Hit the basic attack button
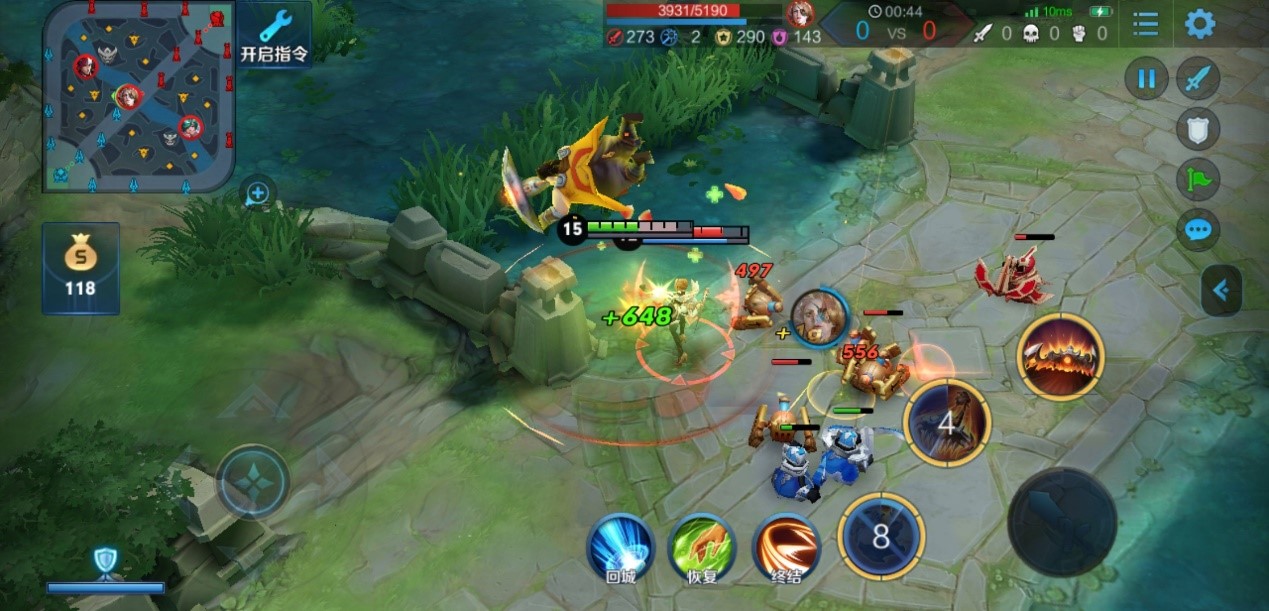 (x=1061, y=521)
